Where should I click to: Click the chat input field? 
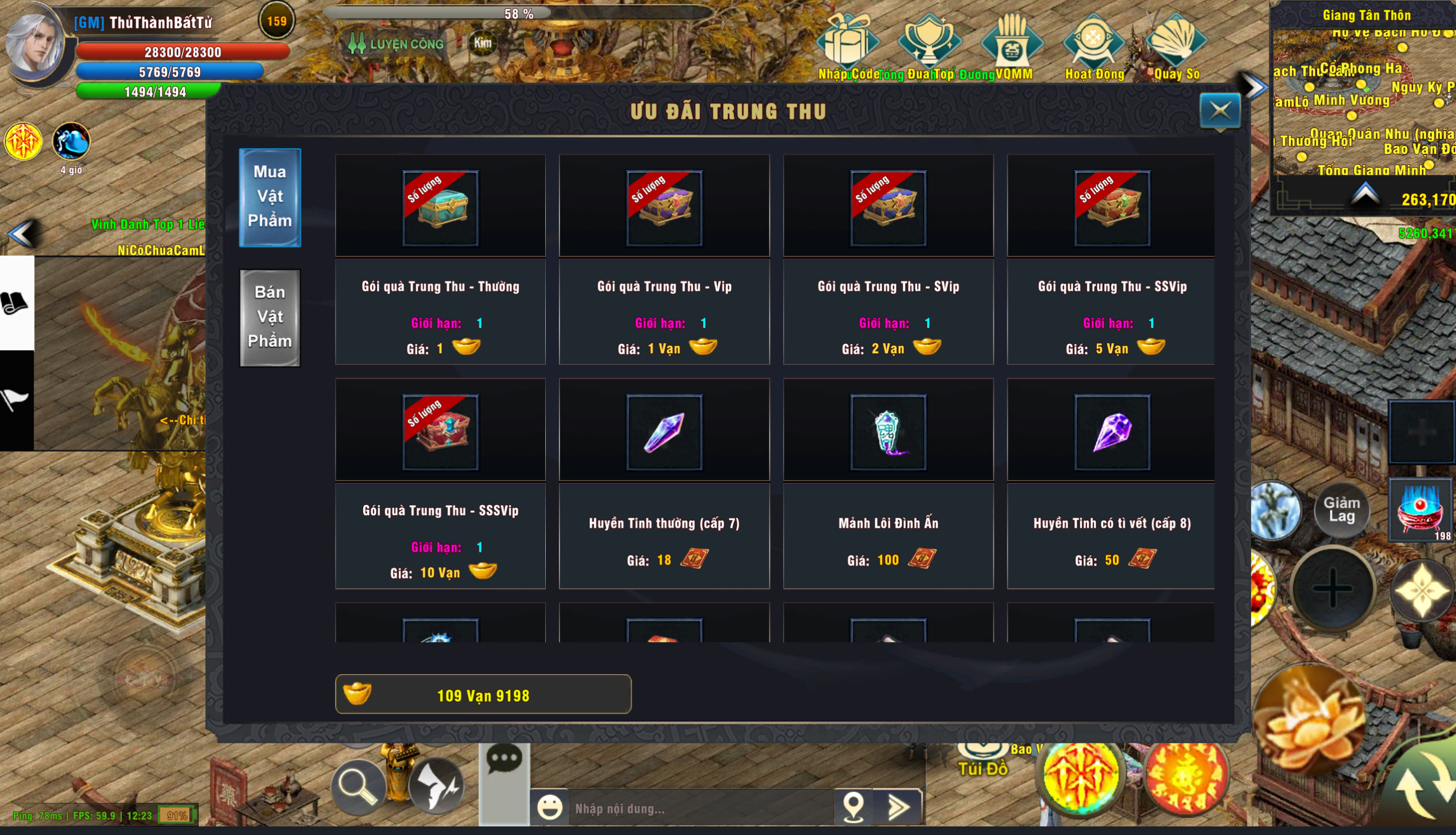pyautogui.click(x=699, y=808)
